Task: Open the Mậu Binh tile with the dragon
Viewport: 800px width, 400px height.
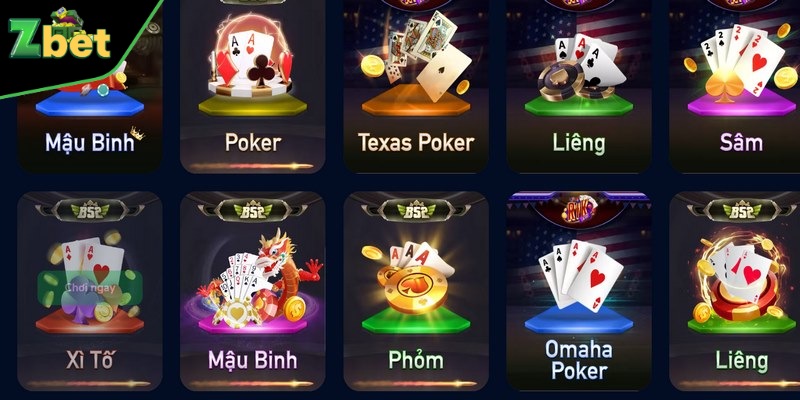Action: [x=252, y=290]
